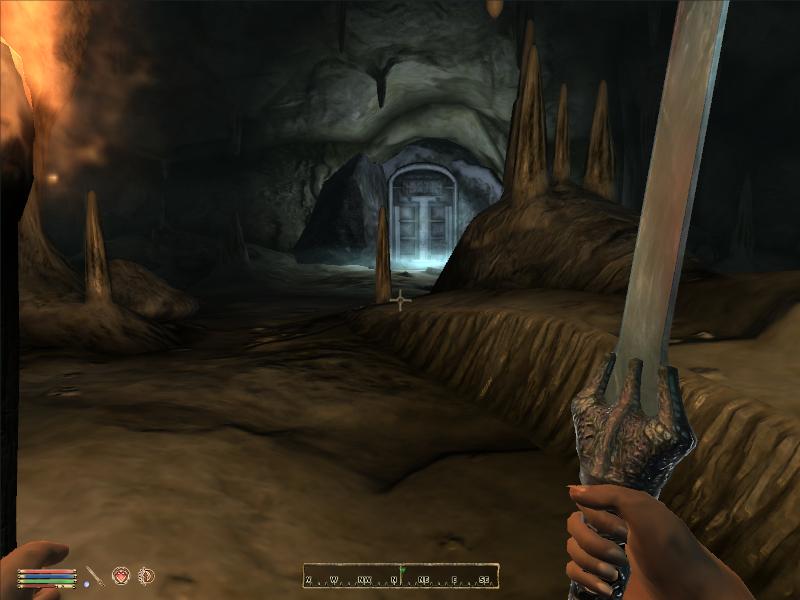
Task: Click the equipped sword weapon icon
Action: point(93,576)
